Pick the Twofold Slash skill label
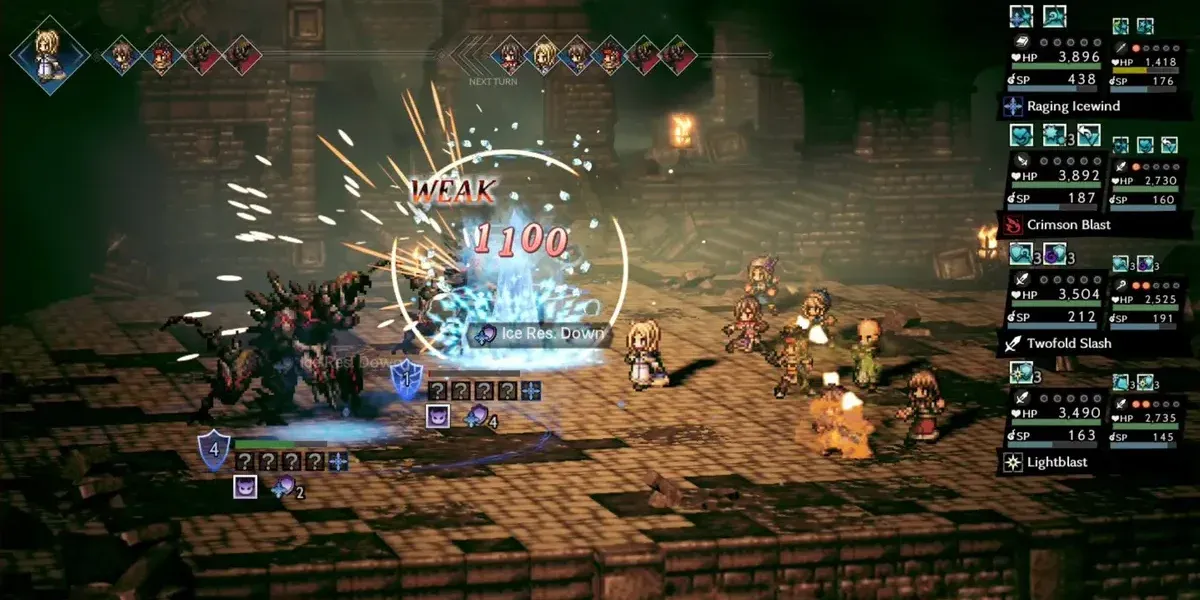 pos(1068,343)
